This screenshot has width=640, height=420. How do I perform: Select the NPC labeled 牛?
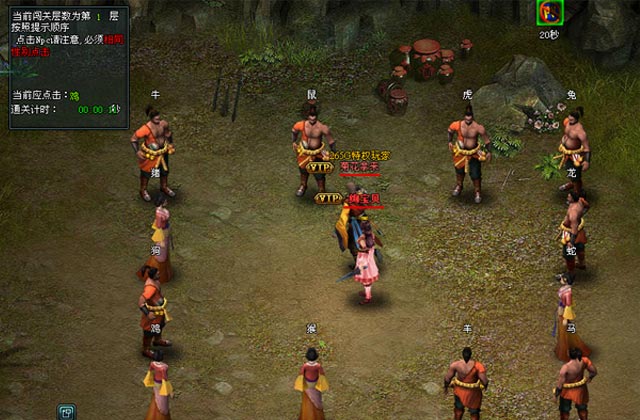153,150
